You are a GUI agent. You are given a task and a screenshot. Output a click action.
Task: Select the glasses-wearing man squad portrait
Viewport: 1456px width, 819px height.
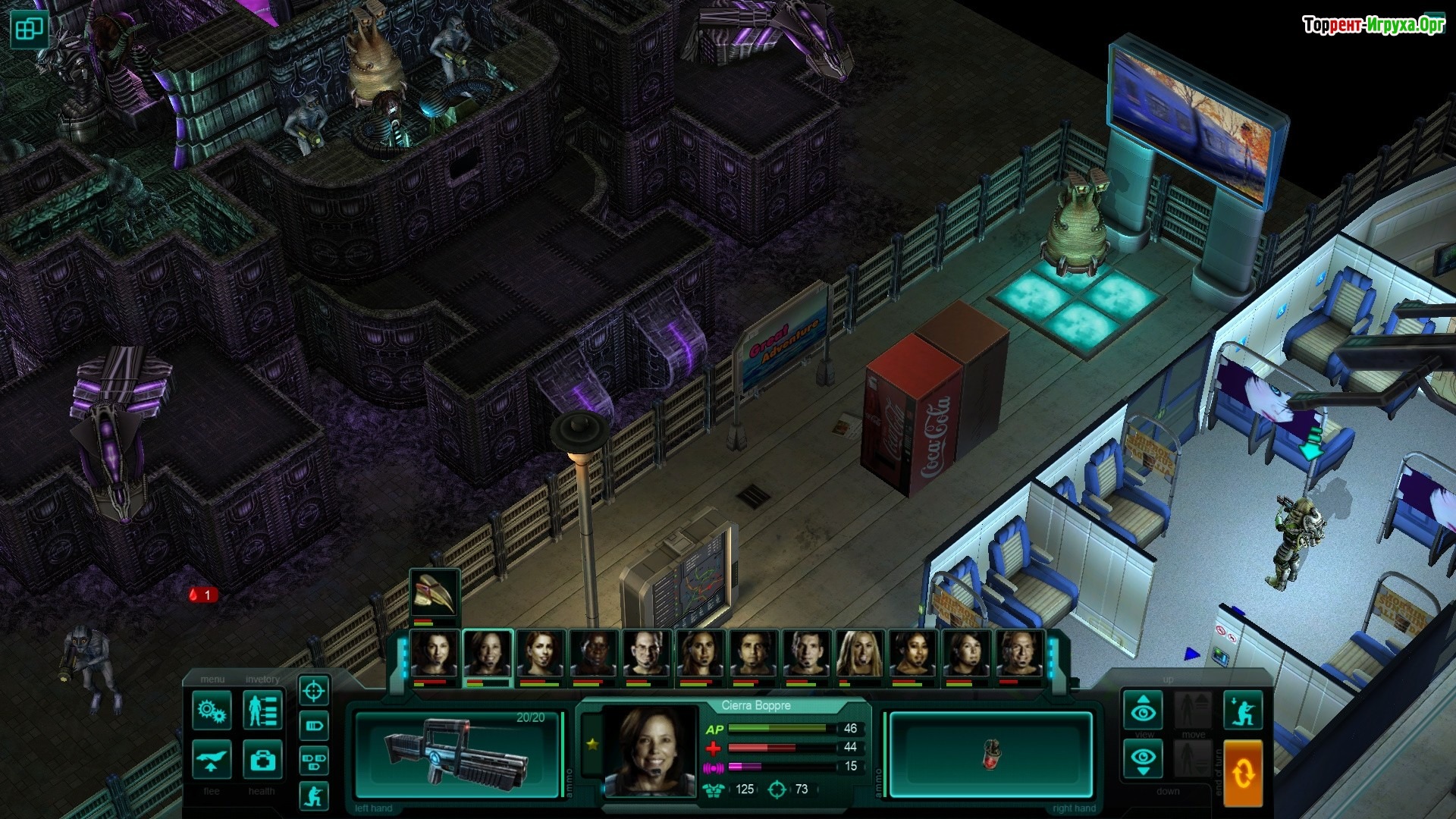tap(647, 654)
